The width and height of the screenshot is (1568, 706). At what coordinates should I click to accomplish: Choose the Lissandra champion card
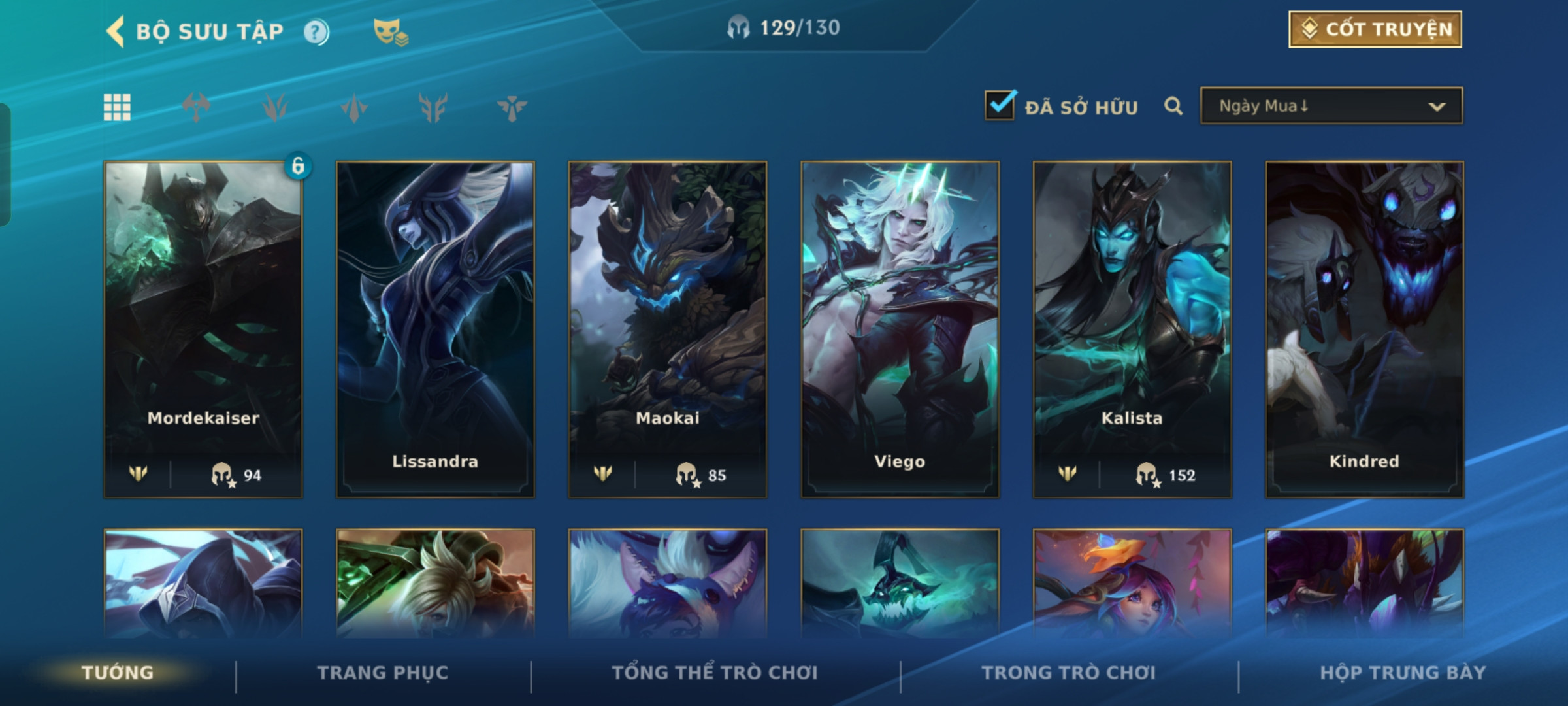pyautogui.click(x=435, y=329)
